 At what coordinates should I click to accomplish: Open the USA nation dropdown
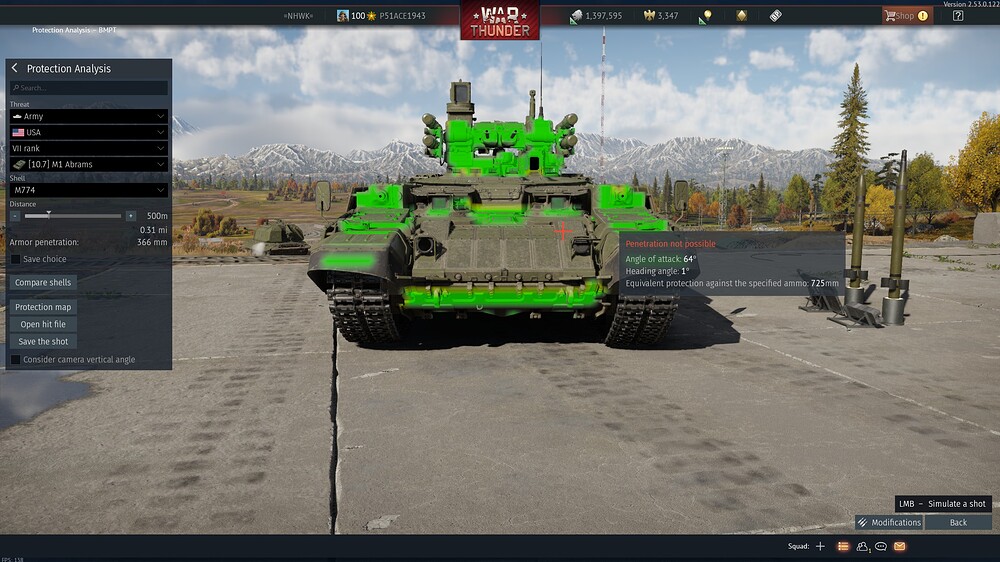coord(89,132)
